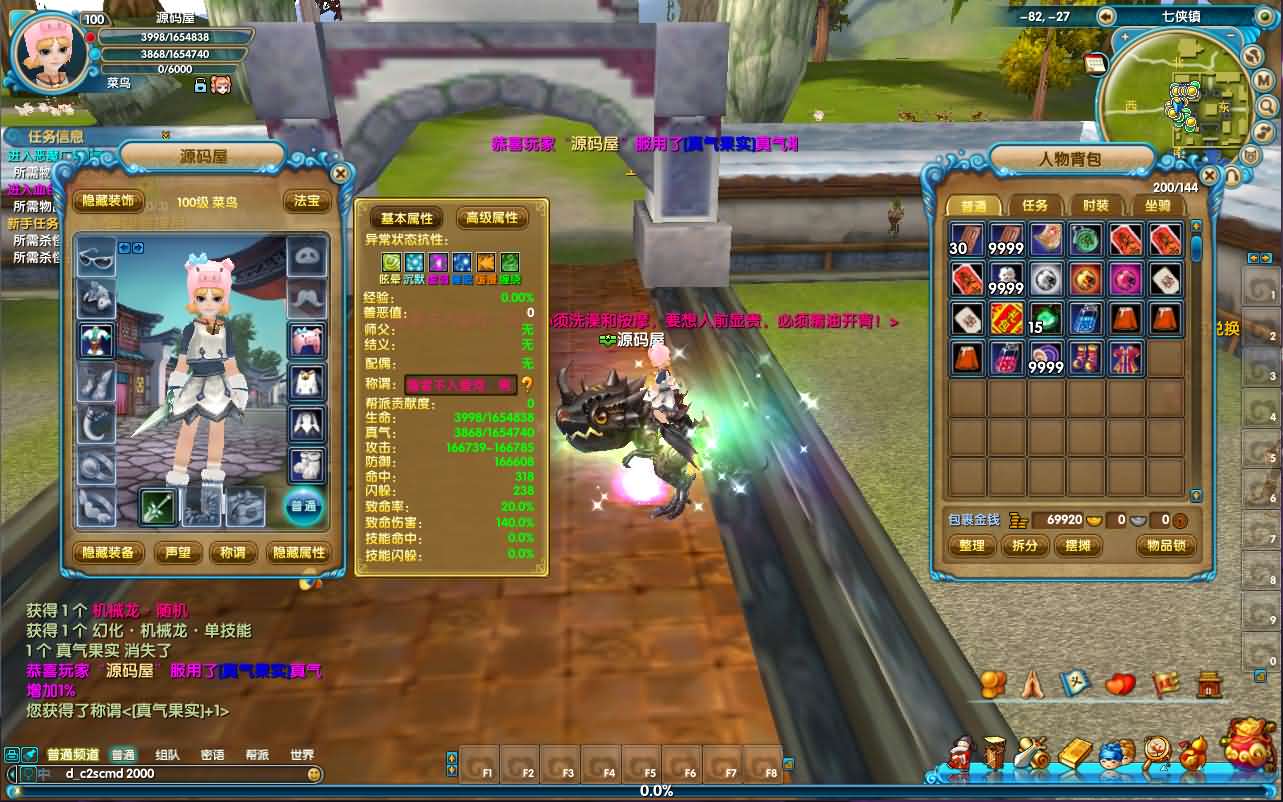Image resolution: width=1283 pixels, height=802 pixels.
Task: Click the 隐藏装备 button
Action: tap(108, 552)
